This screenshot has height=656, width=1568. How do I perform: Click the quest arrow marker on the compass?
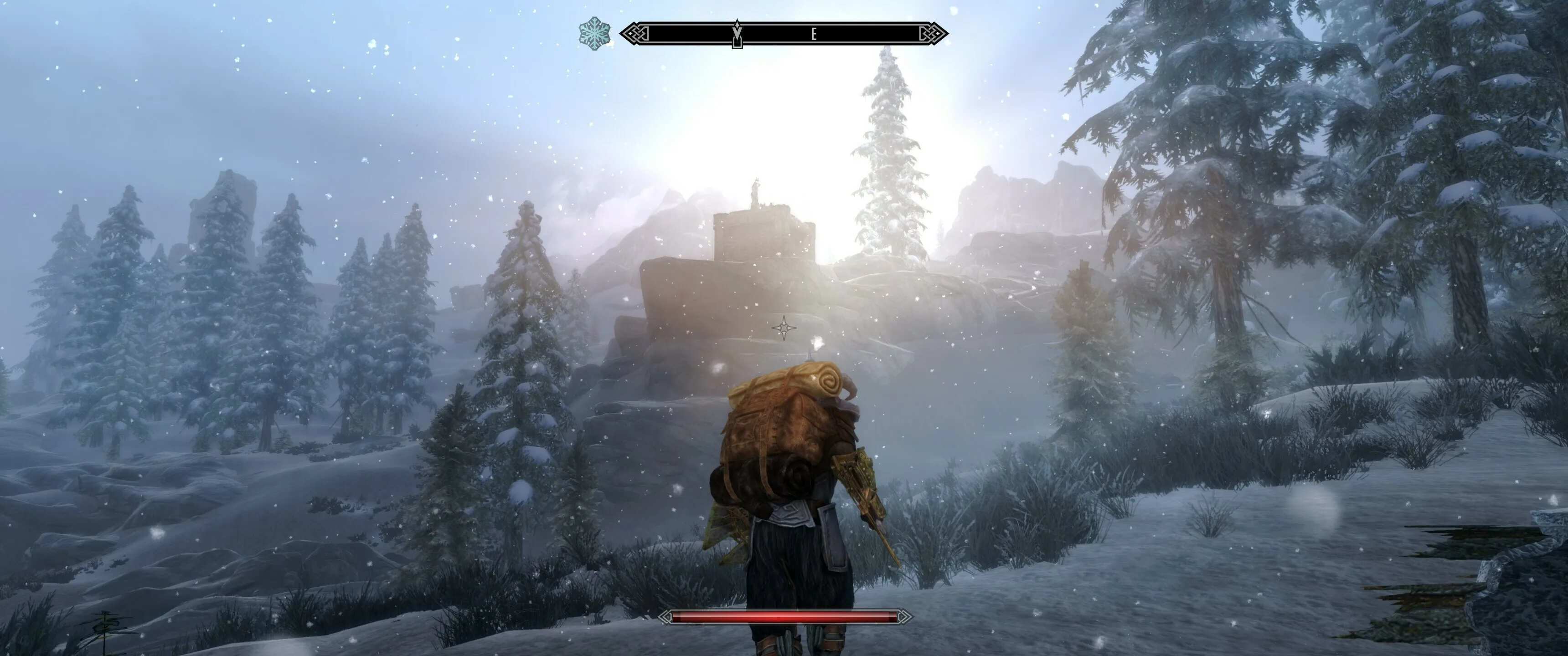(737, 35)
